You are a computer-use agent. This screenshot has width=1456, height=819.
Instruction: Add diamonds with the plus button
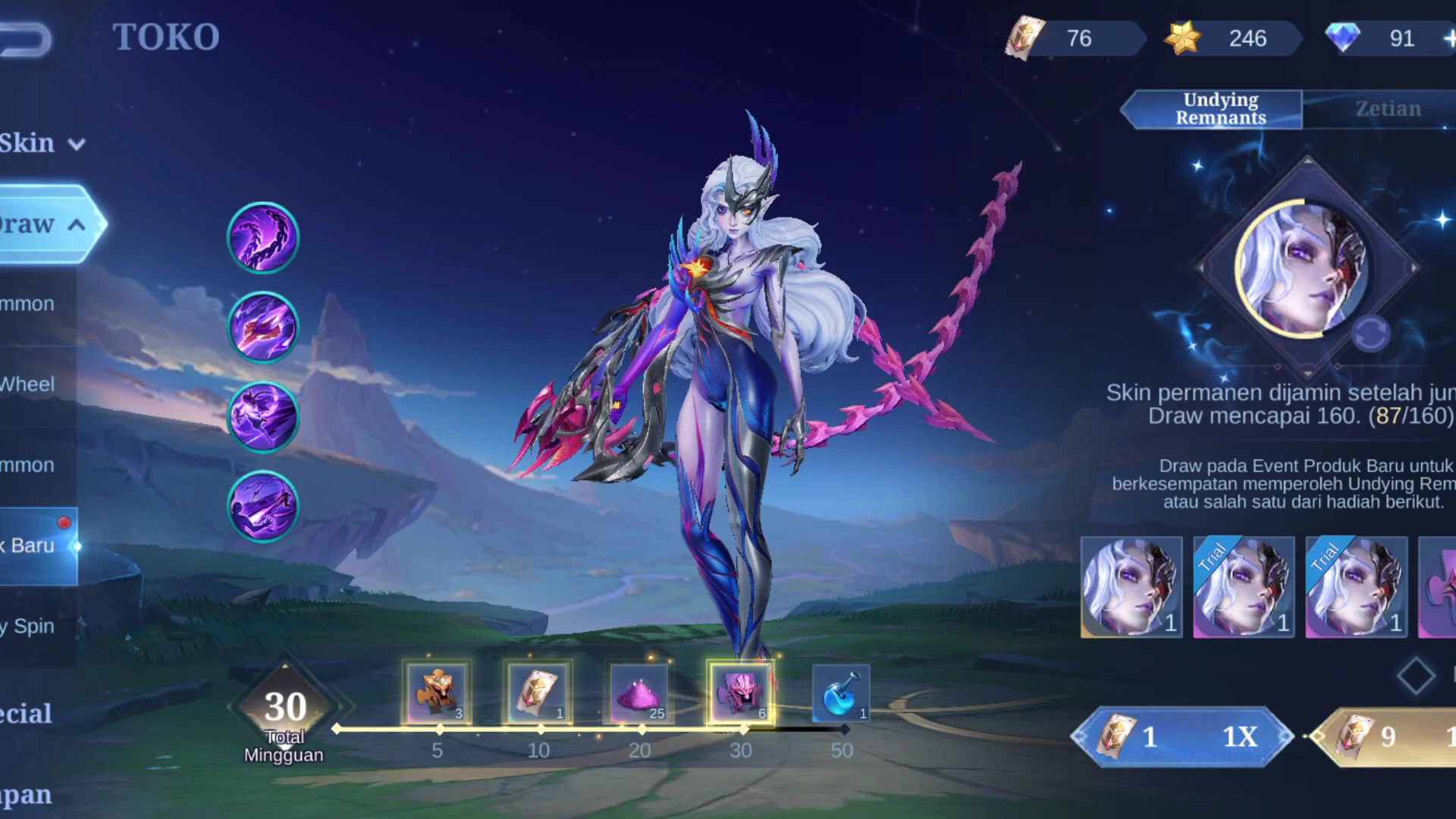click(x=1449, y=39)
